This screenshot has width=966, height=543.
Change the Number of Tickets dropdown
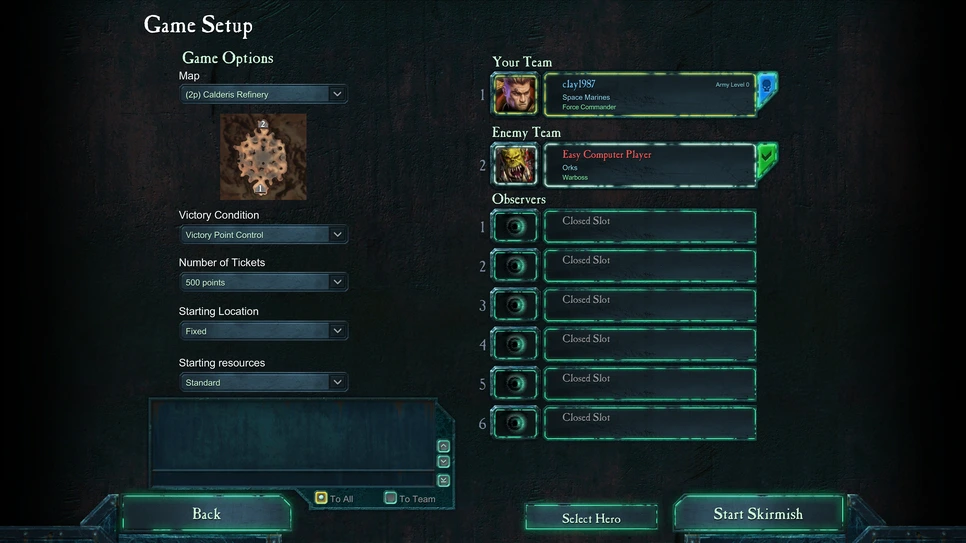pos(263,283)
